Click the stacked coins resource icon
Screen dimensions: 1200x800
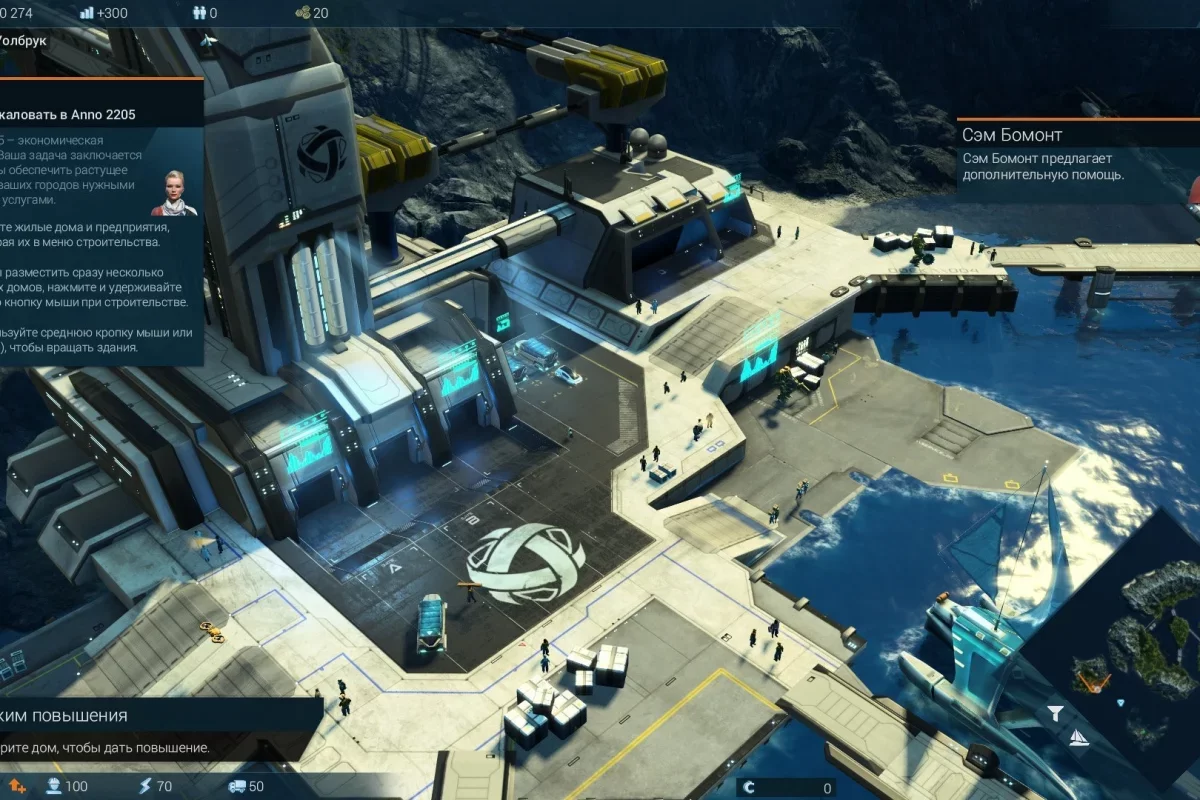click(x=302, y=13)
